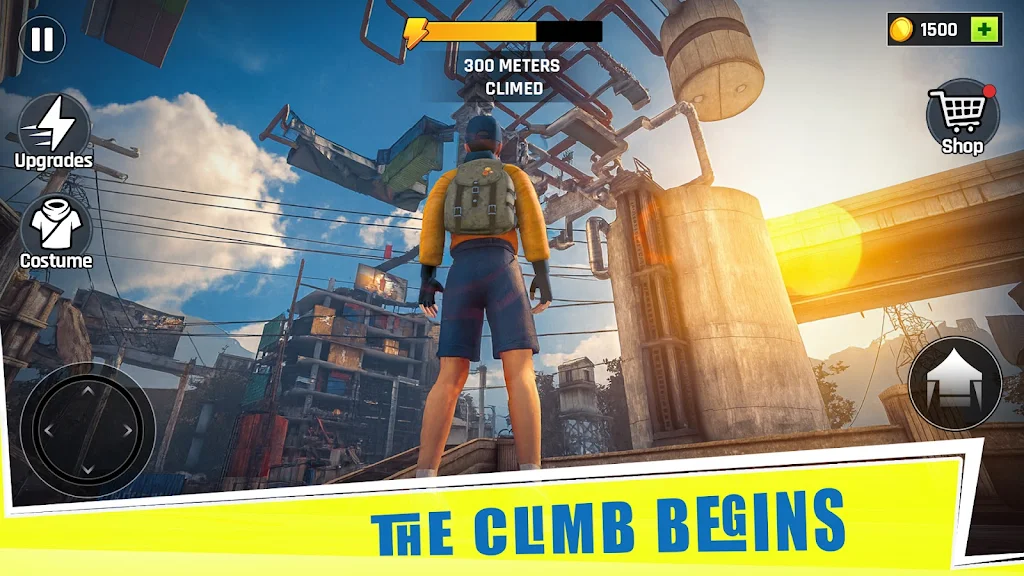
Task: Open the Shop cart icon
Action: 961,113
